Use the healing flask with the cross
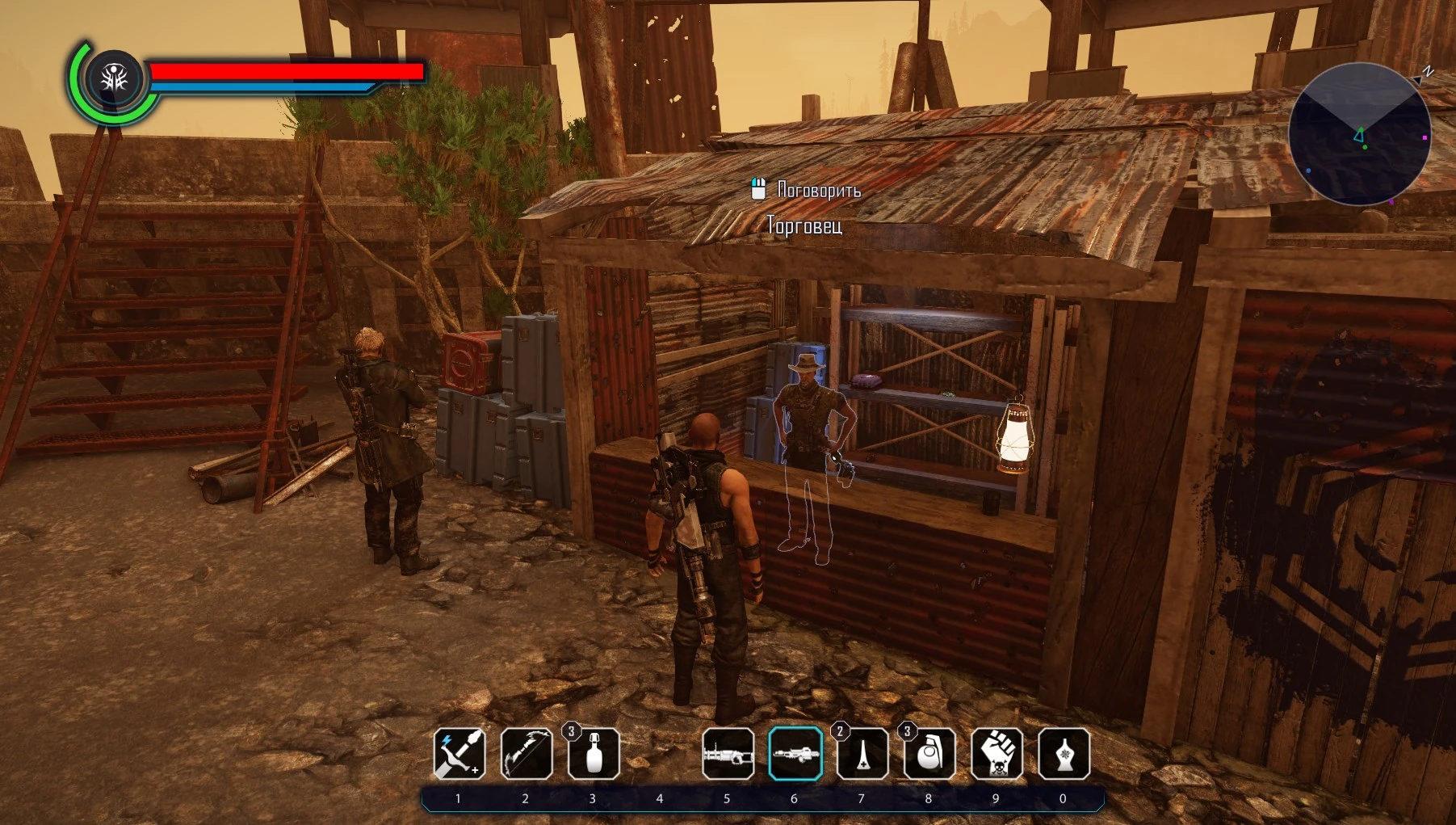1456x825 pixels. click(862, 754)
